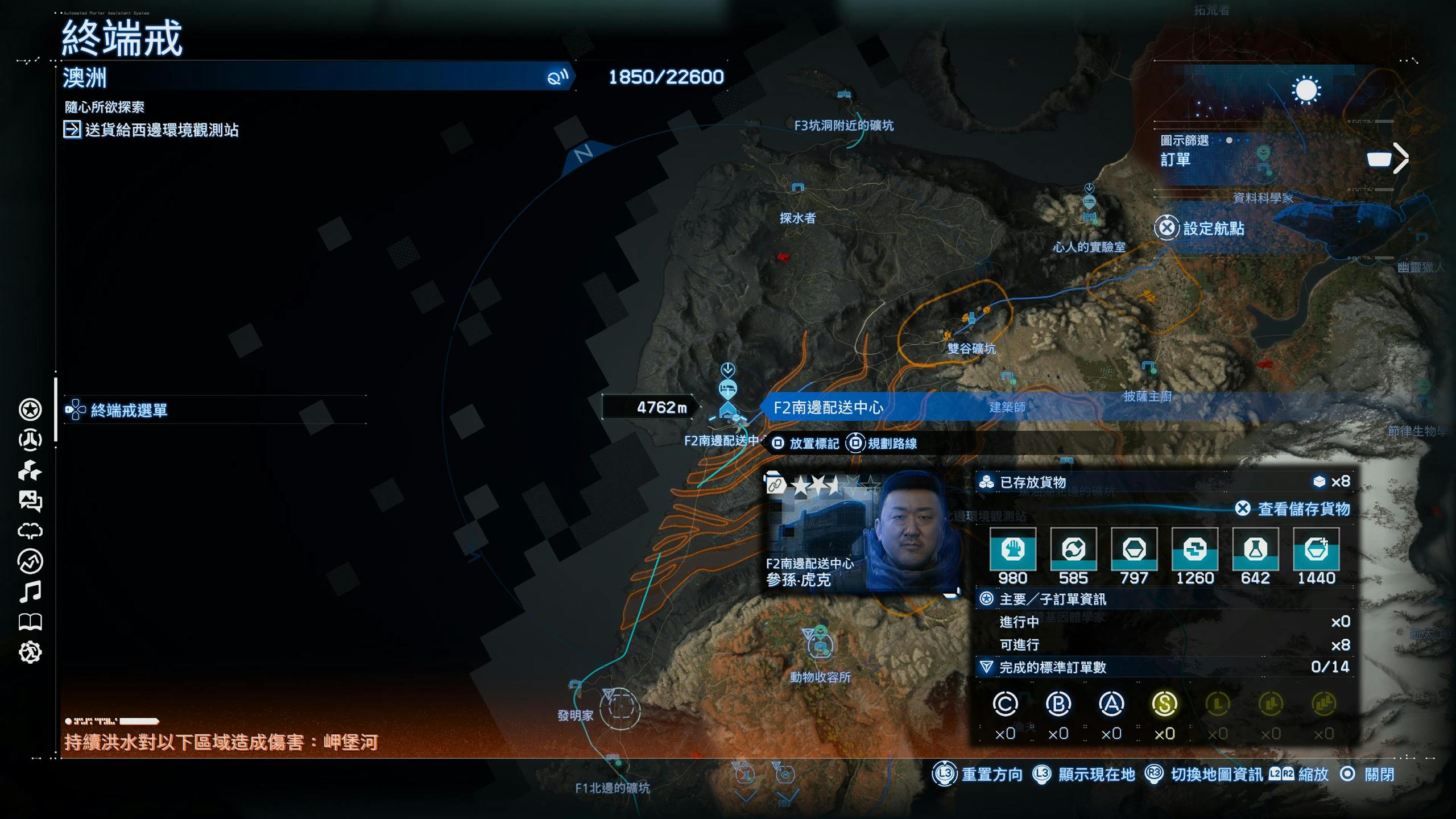Select the F2南邊配送中心 map marker
The width and height of the screenshot is (1456, 819).
click(x=728, y=408)
